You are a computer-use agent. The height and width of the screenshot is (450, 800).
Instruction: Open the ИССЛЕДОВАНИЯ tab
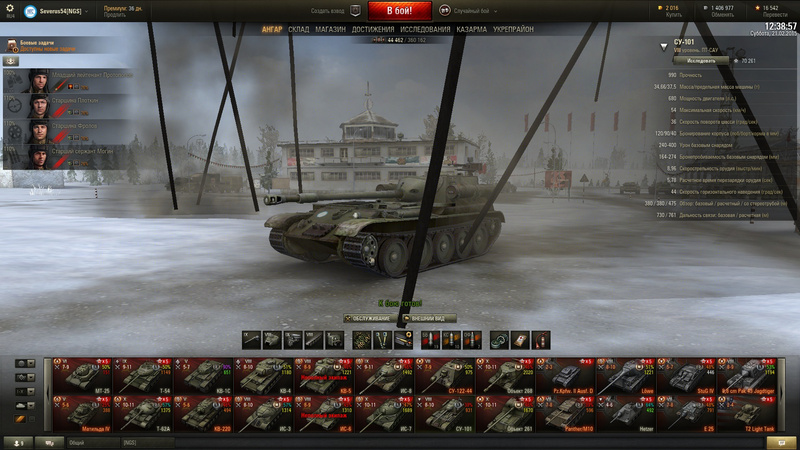pyautogui.click(x=427, y=30)
